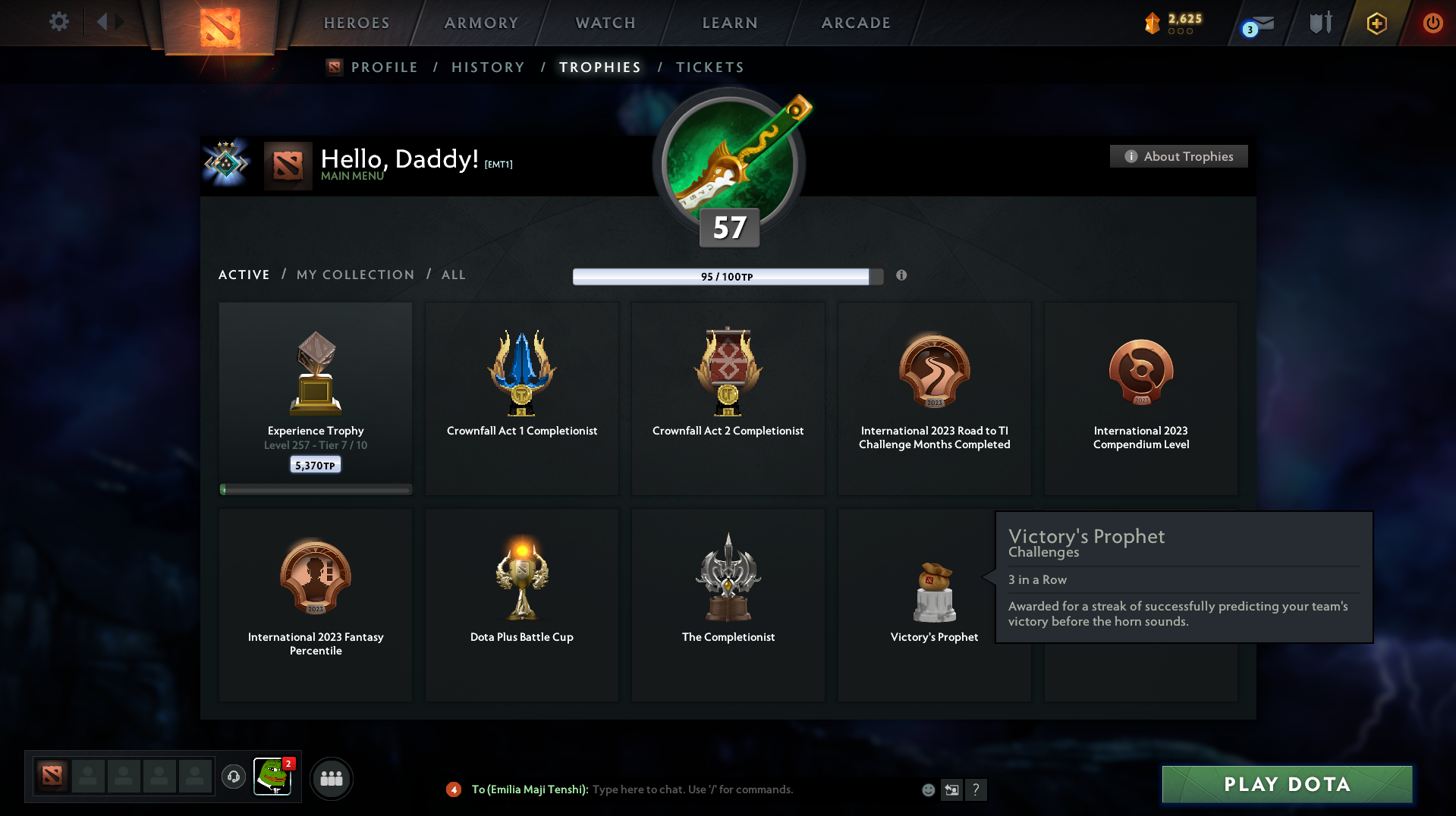Expand the About Trophies info panel
Screen dimensions: 1456x816
1178,156
